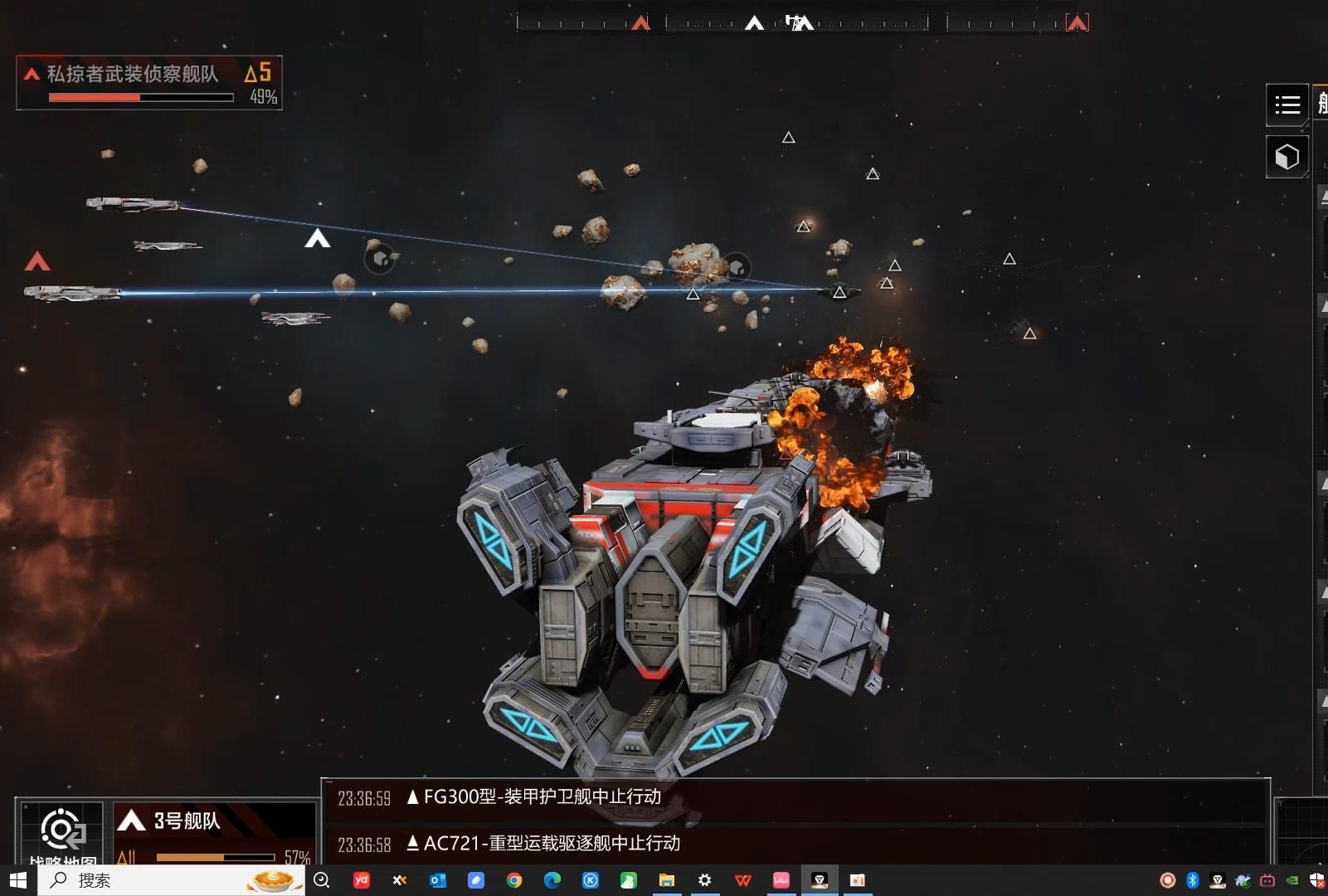Image resolution: width=1328 pixels, height=896 pixels.
Task: Click the cube icon button
Action: pos(1287,157)
